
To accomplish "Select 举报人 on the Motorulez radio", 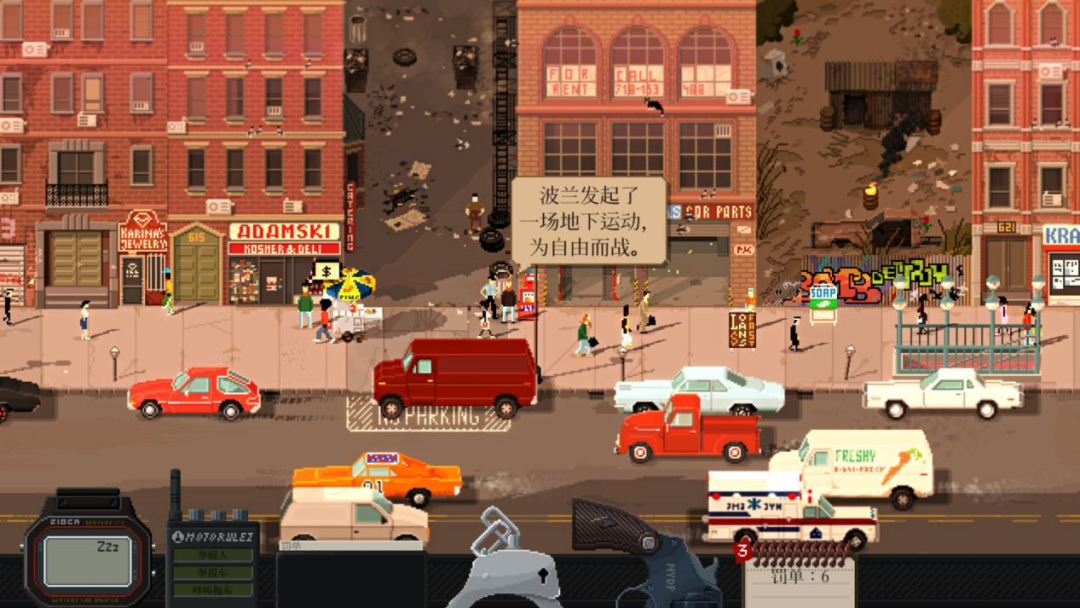I will (x=211, y=553).
